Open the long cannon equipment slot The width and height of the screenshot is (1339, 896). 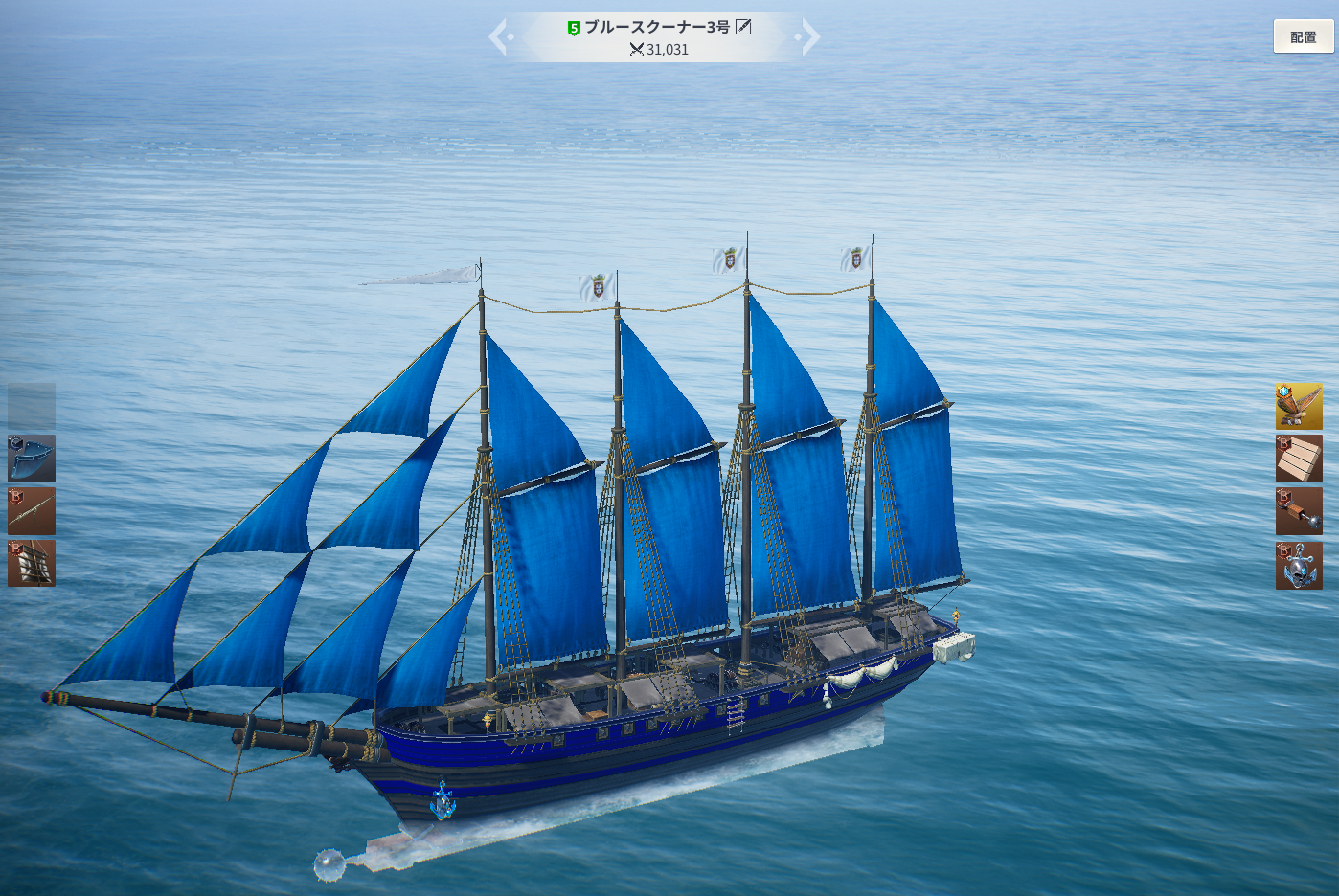pyautogui.click(x=32, y=510)
